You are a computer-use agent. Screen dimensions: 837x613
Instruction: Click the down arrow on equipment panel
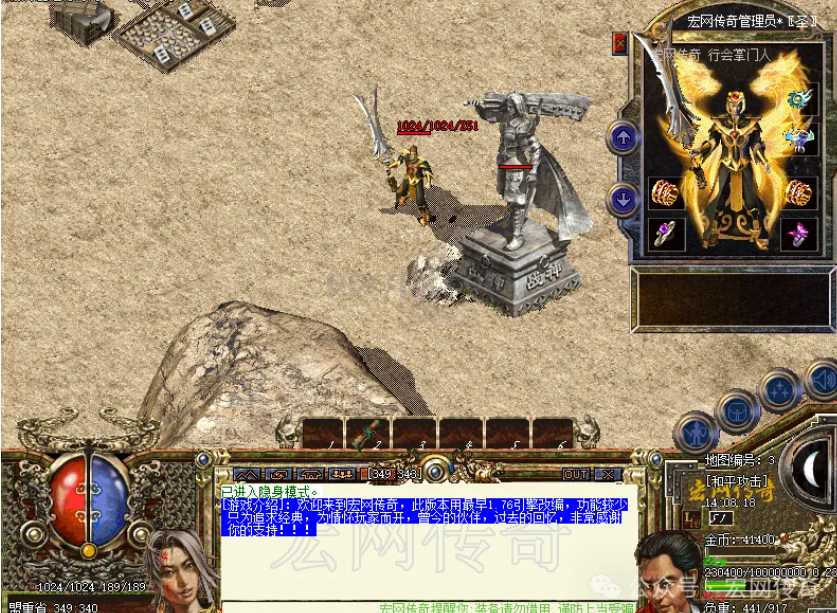[623, 199]
